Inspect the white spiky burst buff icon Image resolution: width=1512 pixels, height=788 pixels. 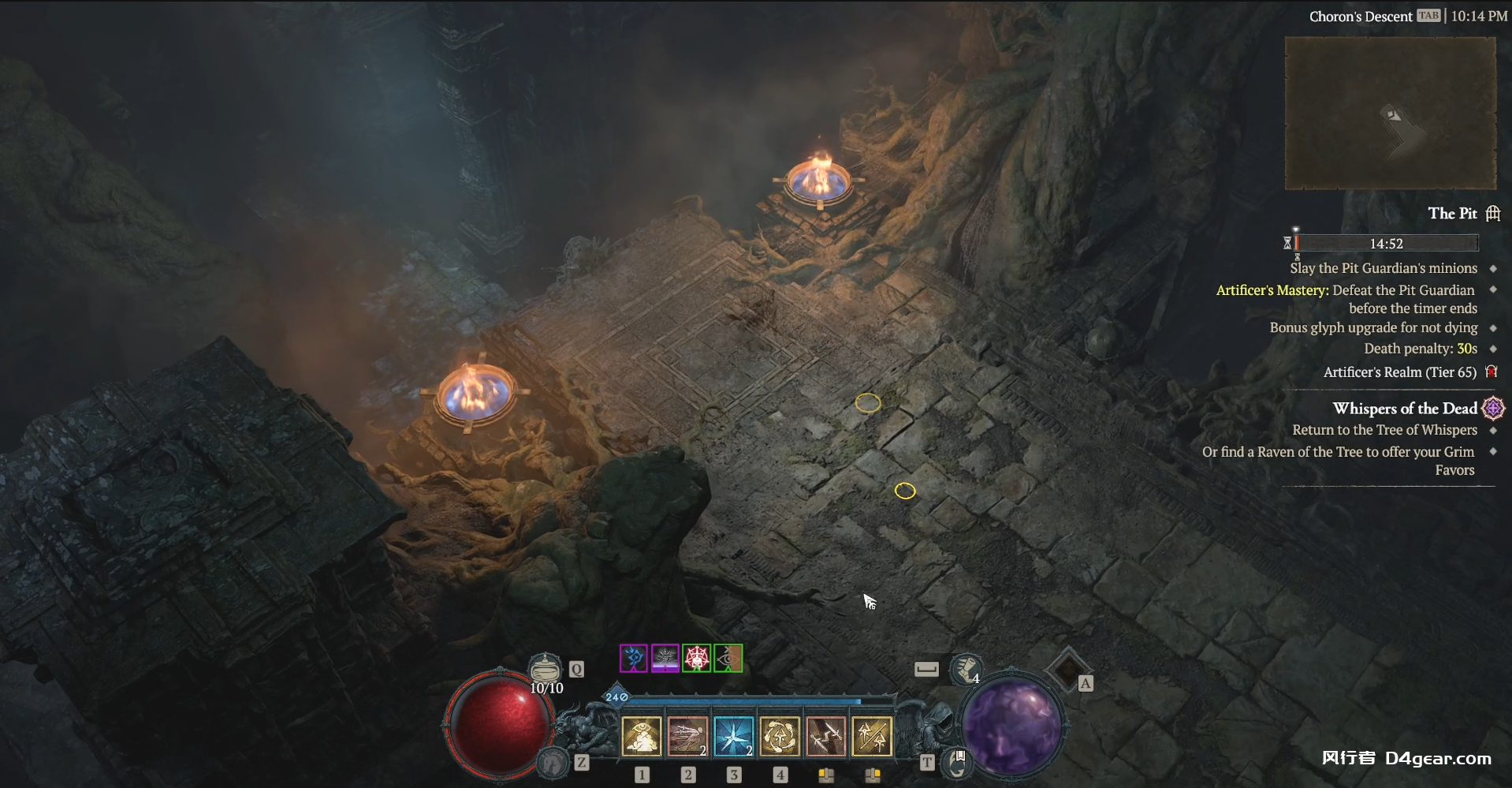(665, 658)
